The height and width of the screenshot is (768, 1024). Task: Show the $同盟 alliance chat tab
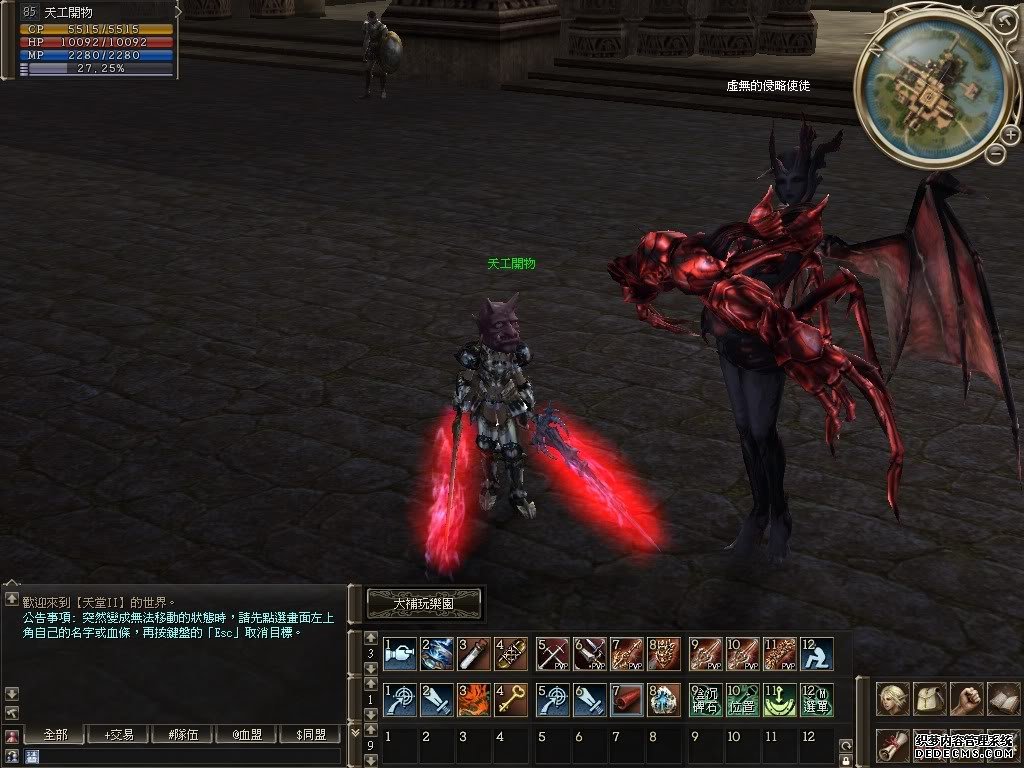pyautogui.click(x=311, y=735)
